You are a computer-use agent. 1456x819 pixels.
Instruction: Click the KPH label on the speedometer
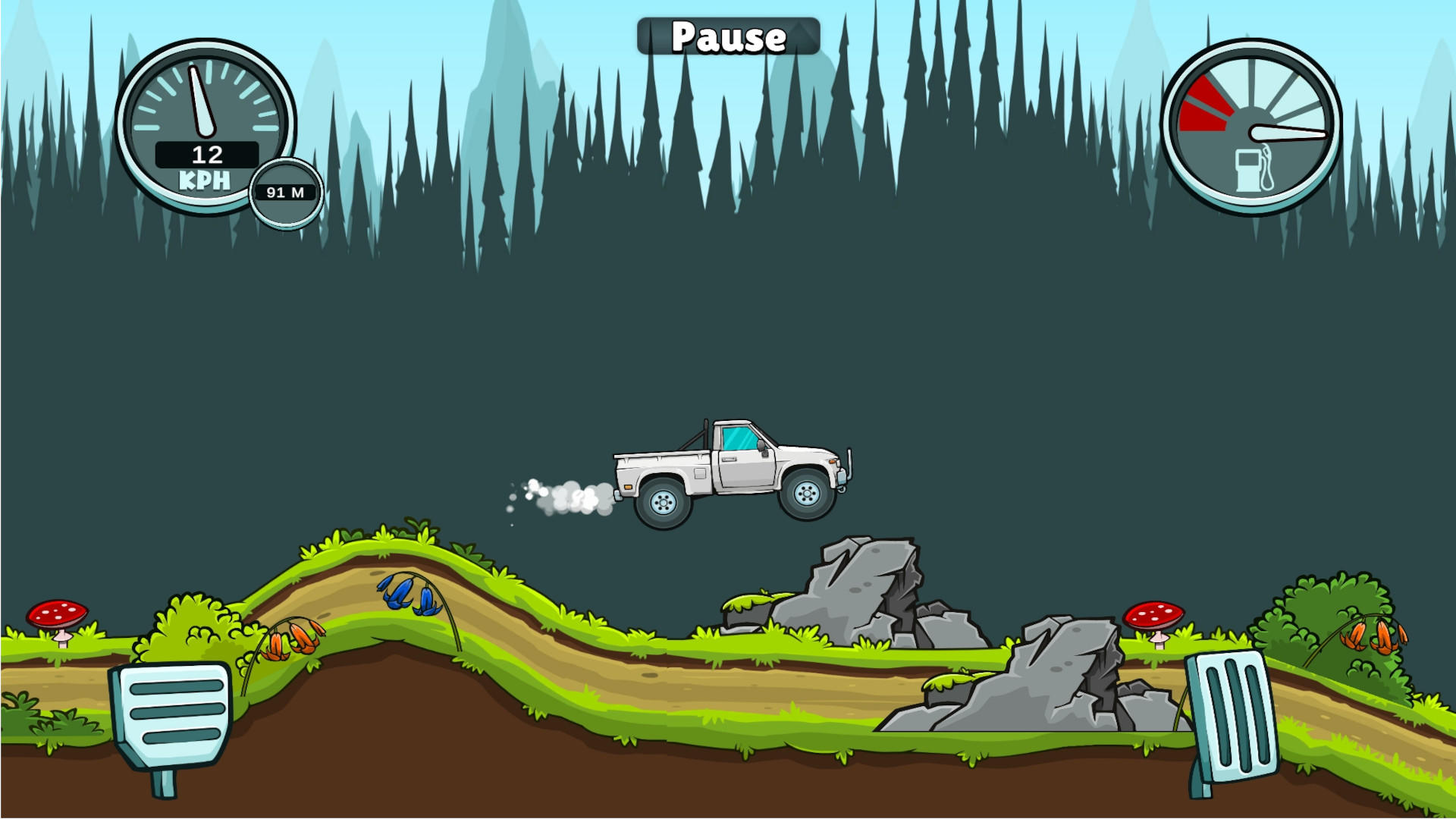203,178
